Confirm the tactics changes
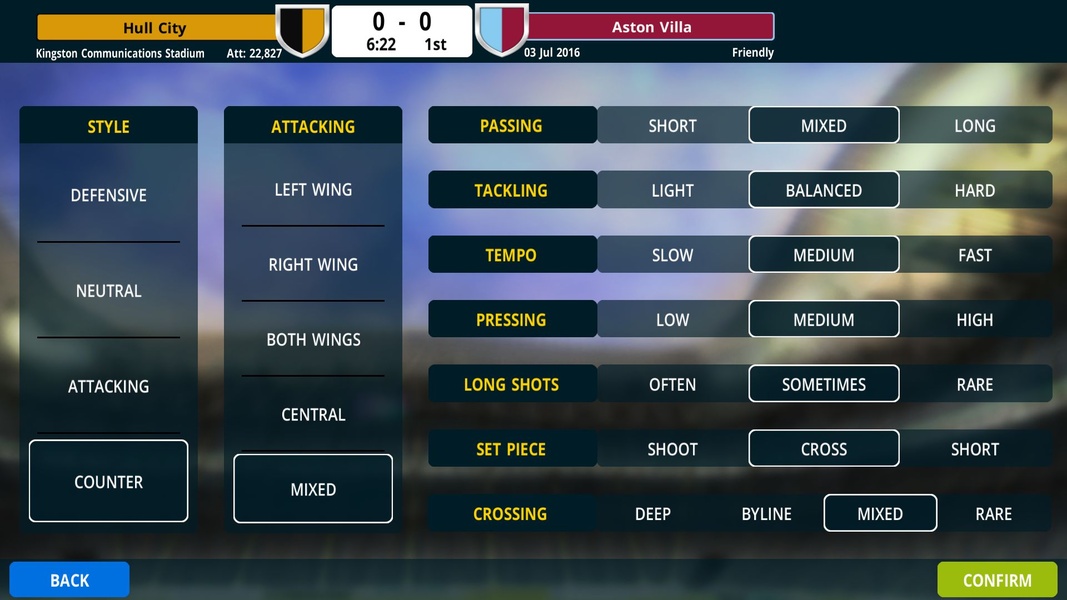Screen dimensions: 1067x600 [x=996, y=580]
